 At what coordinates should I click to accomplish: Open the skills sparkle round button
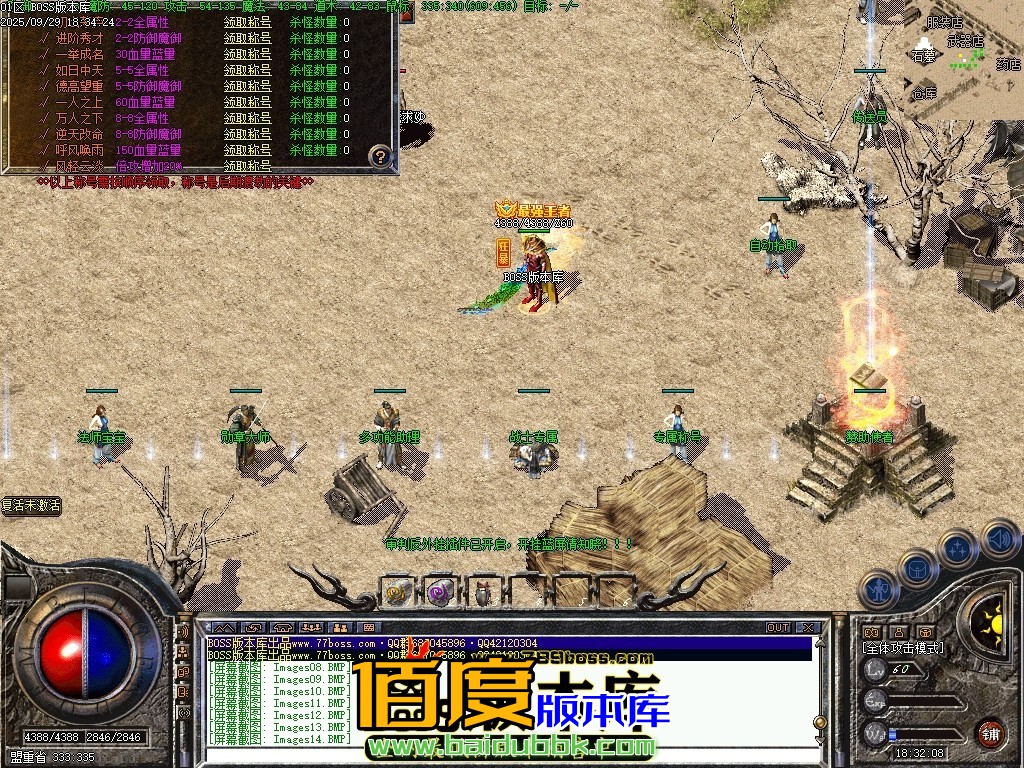tap(957, 549)
